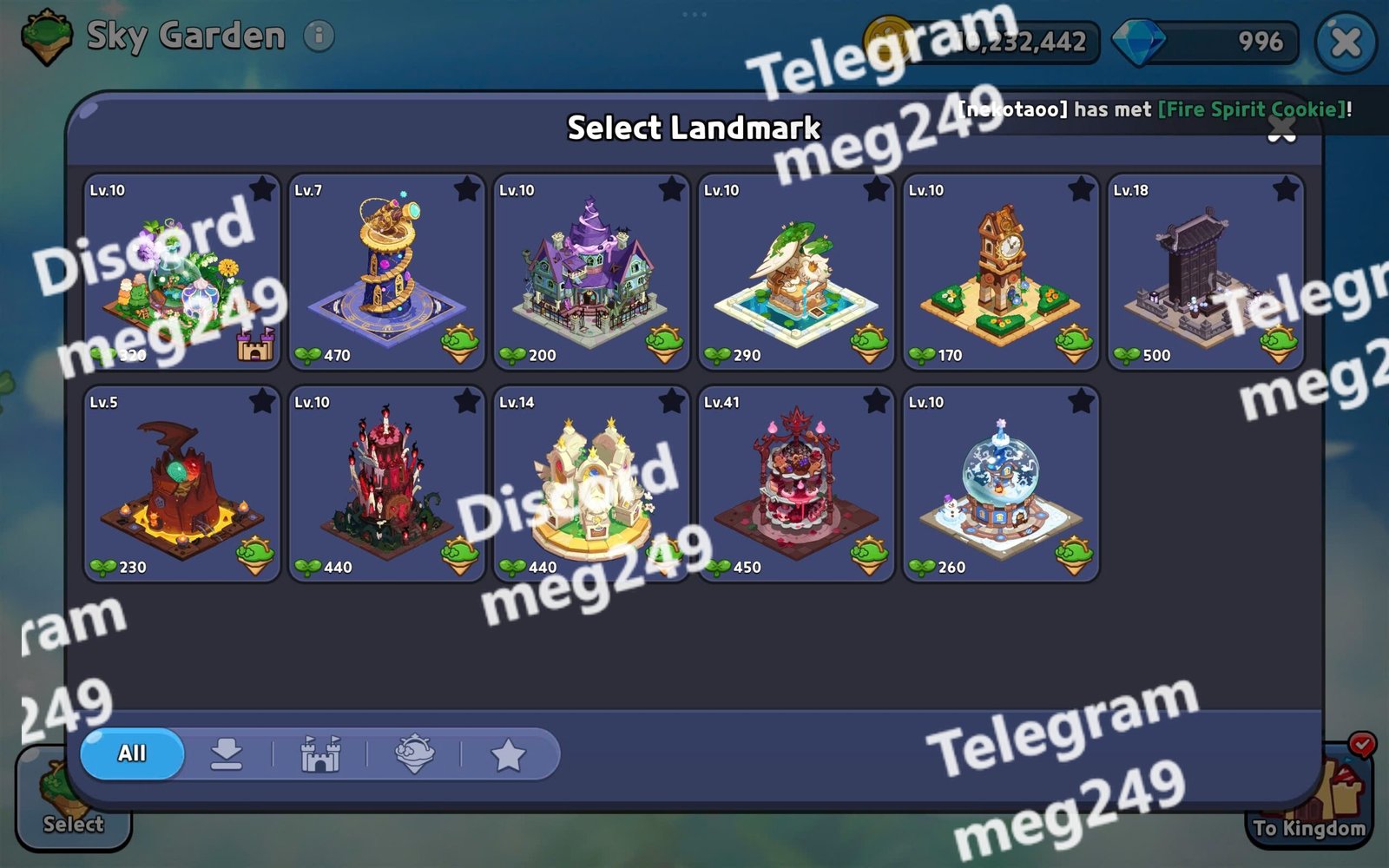Choose the fountain landmark costing 290
The height and width of the screenshot is (868, 1389).
click(x=795, y=272)
